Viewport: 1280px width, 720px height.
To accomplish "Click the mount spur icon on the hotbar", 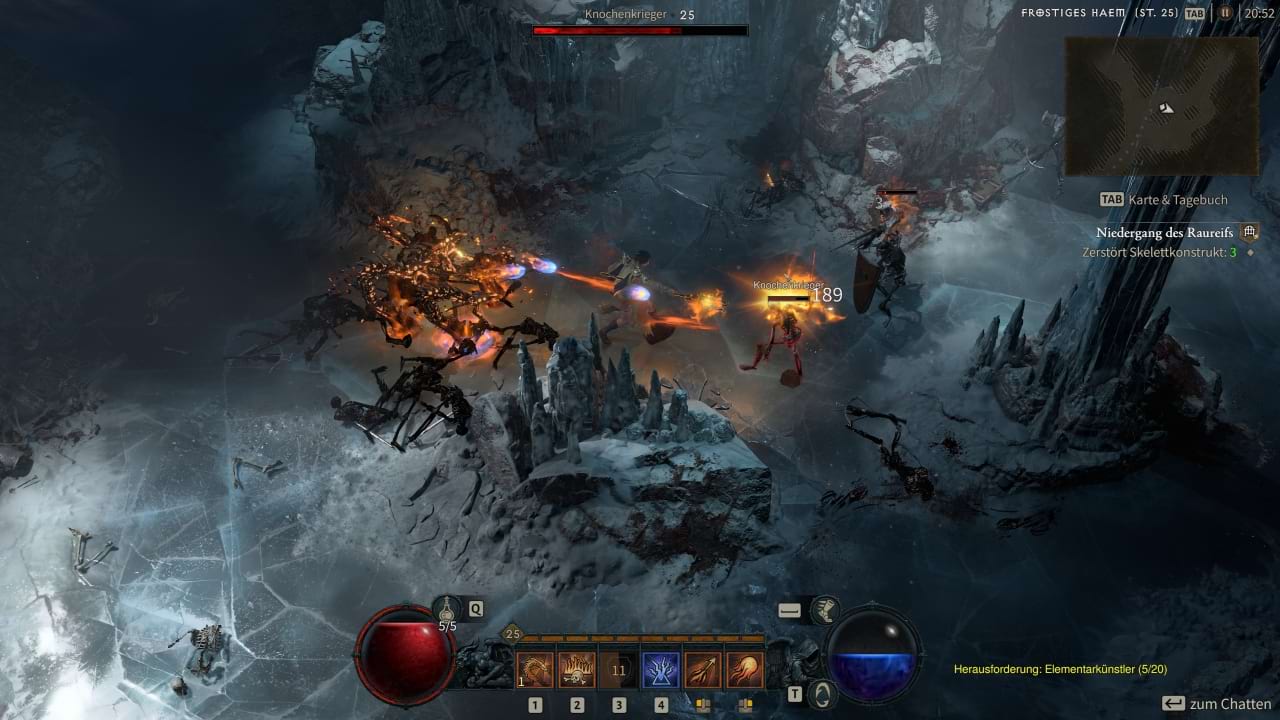I will pos(827,610).
